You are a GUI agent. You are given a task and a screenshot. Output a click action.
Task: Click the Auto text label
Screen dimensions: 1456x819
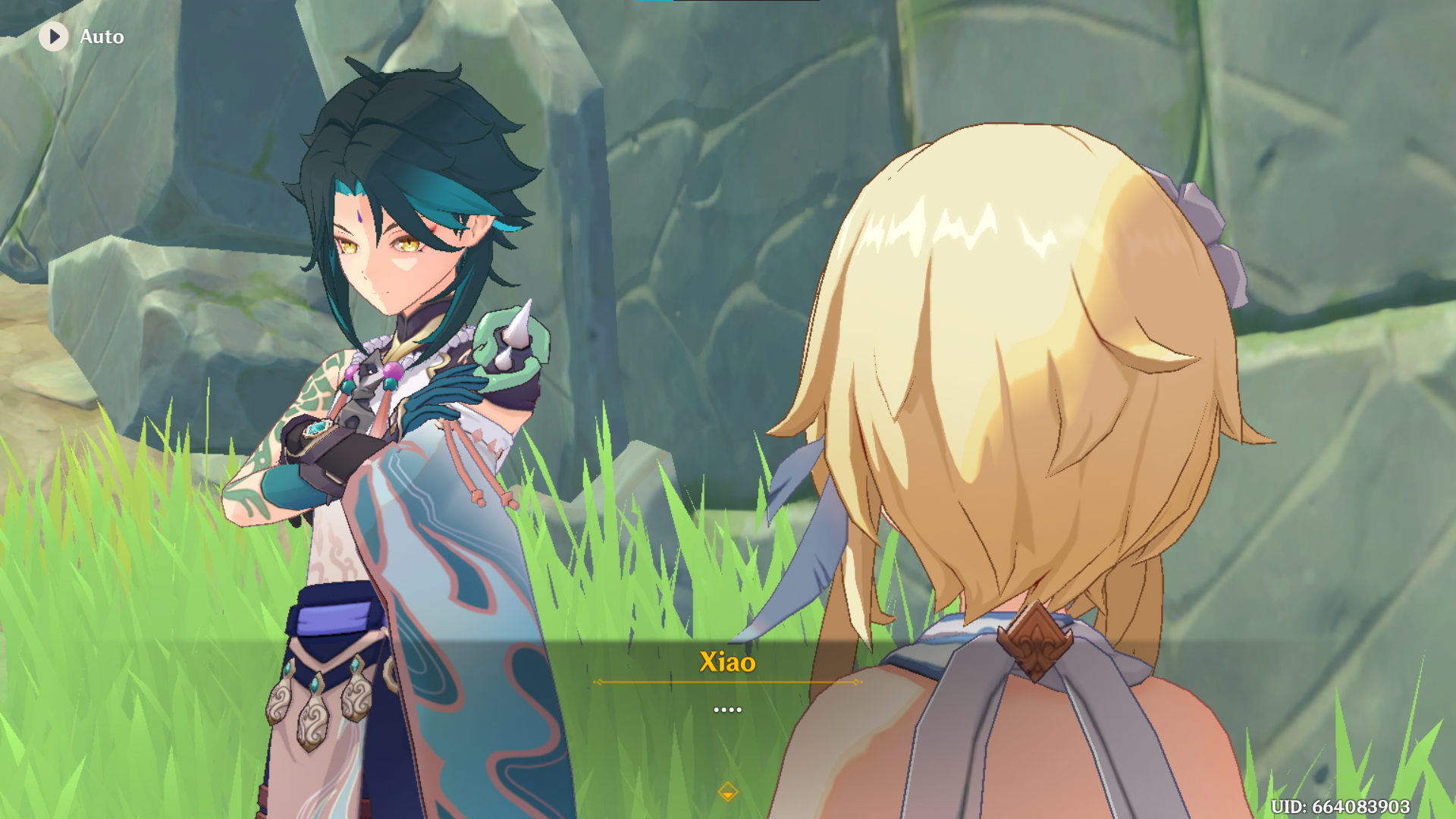(x=102, y=36)
